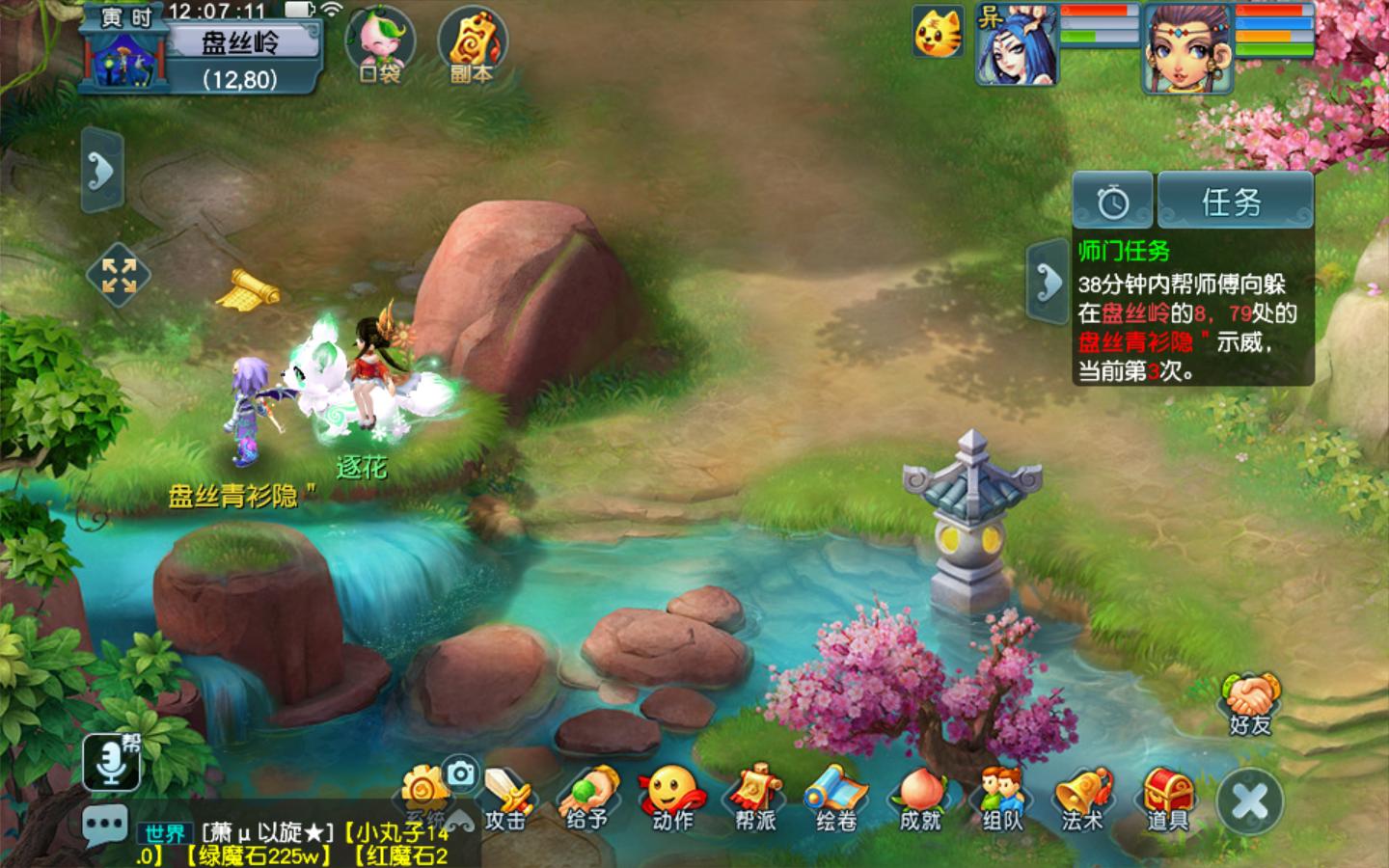Open the 帮派 guild menu
Screen dimensions: 1389x868
click(754, 800)
